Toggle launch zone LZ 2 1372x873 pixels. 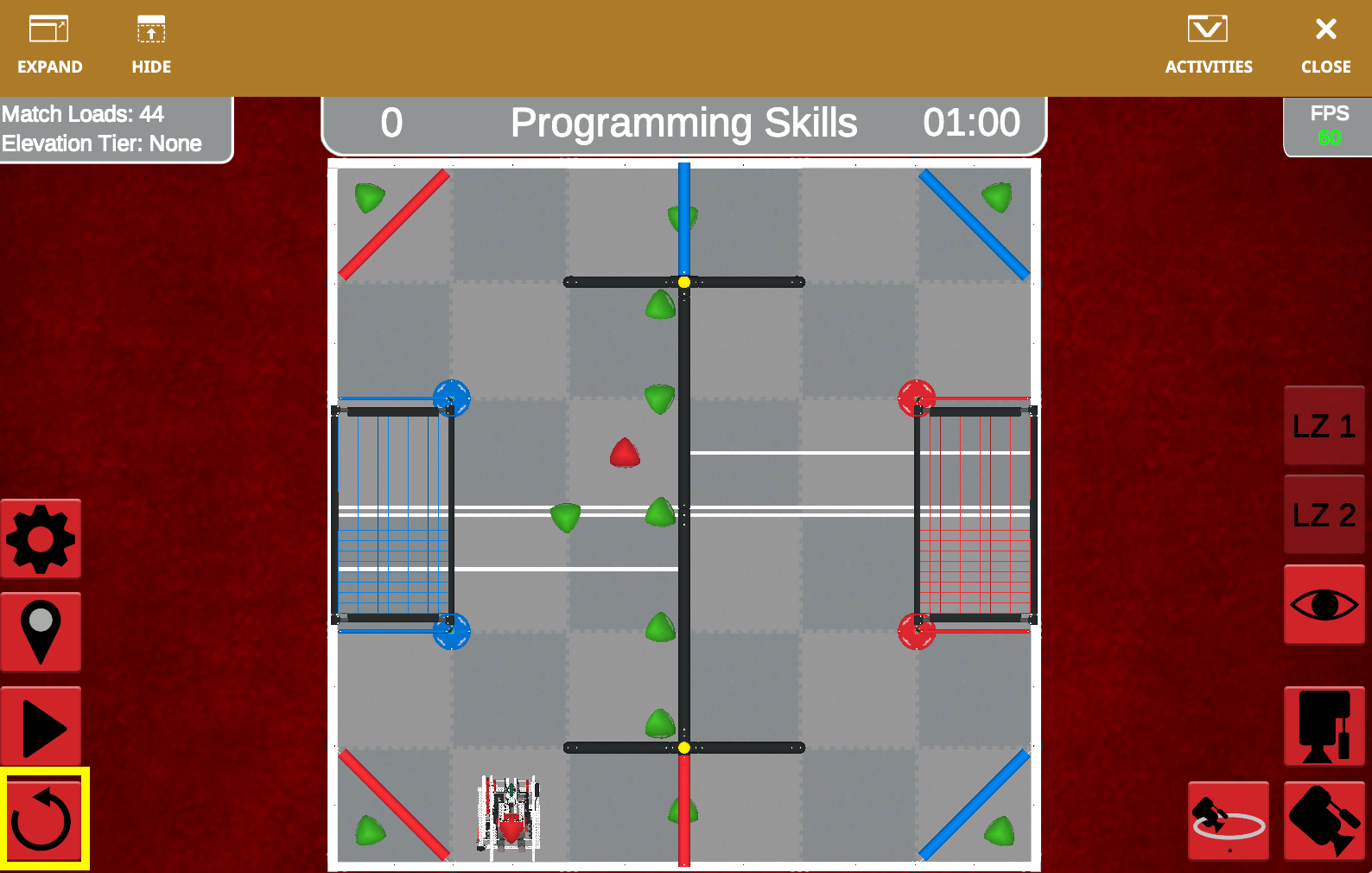tap(1324, 514)
